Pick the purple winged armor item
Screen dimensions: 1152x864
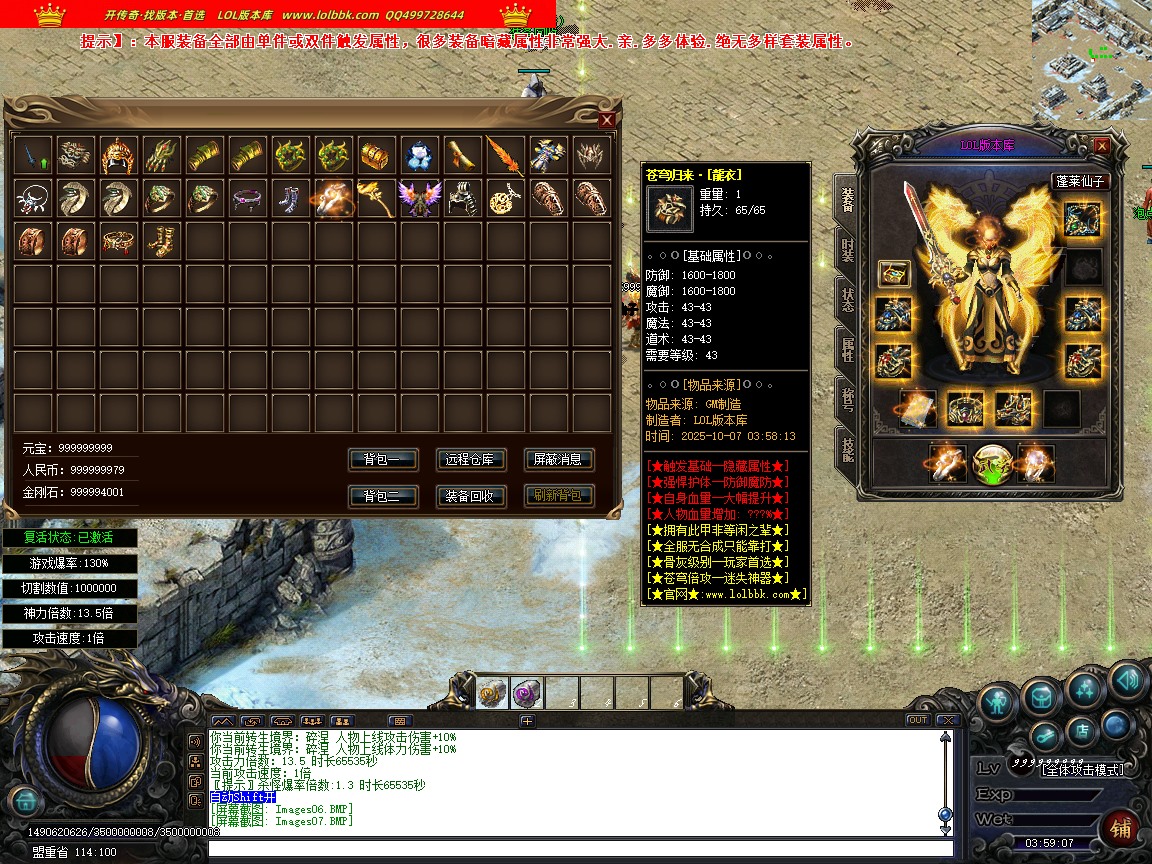point(418,198)
